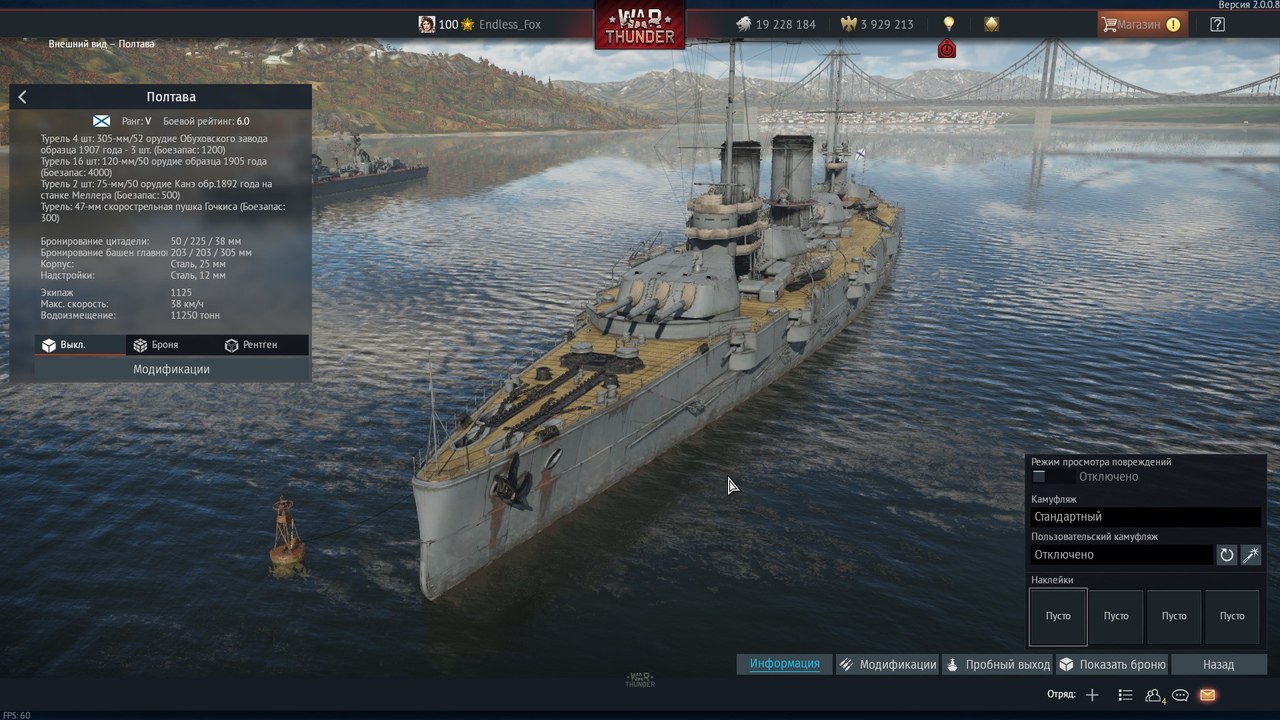This screenshot has height=720, width=1280.
Task: Open Модификации from the bottom bar
Action: [x=888, y=664]
